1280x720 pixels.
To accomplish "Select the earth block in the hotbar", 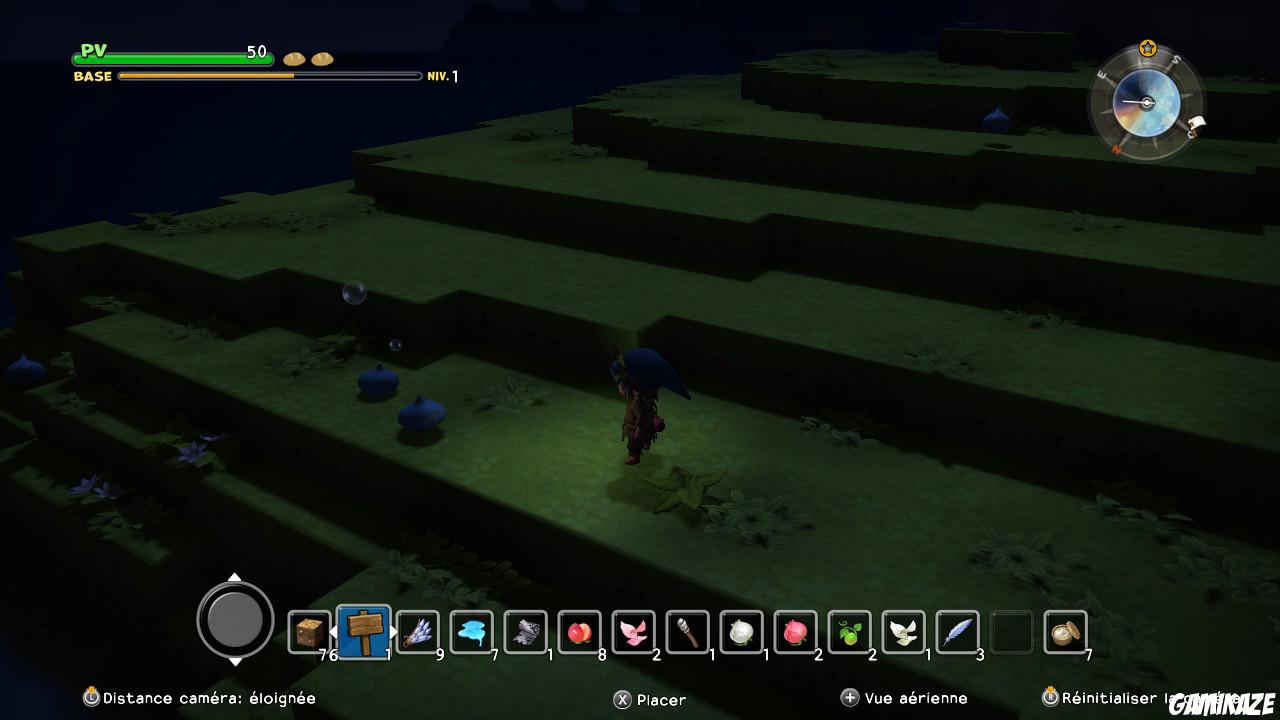I will pyautogui.click(x=310, y=630).
